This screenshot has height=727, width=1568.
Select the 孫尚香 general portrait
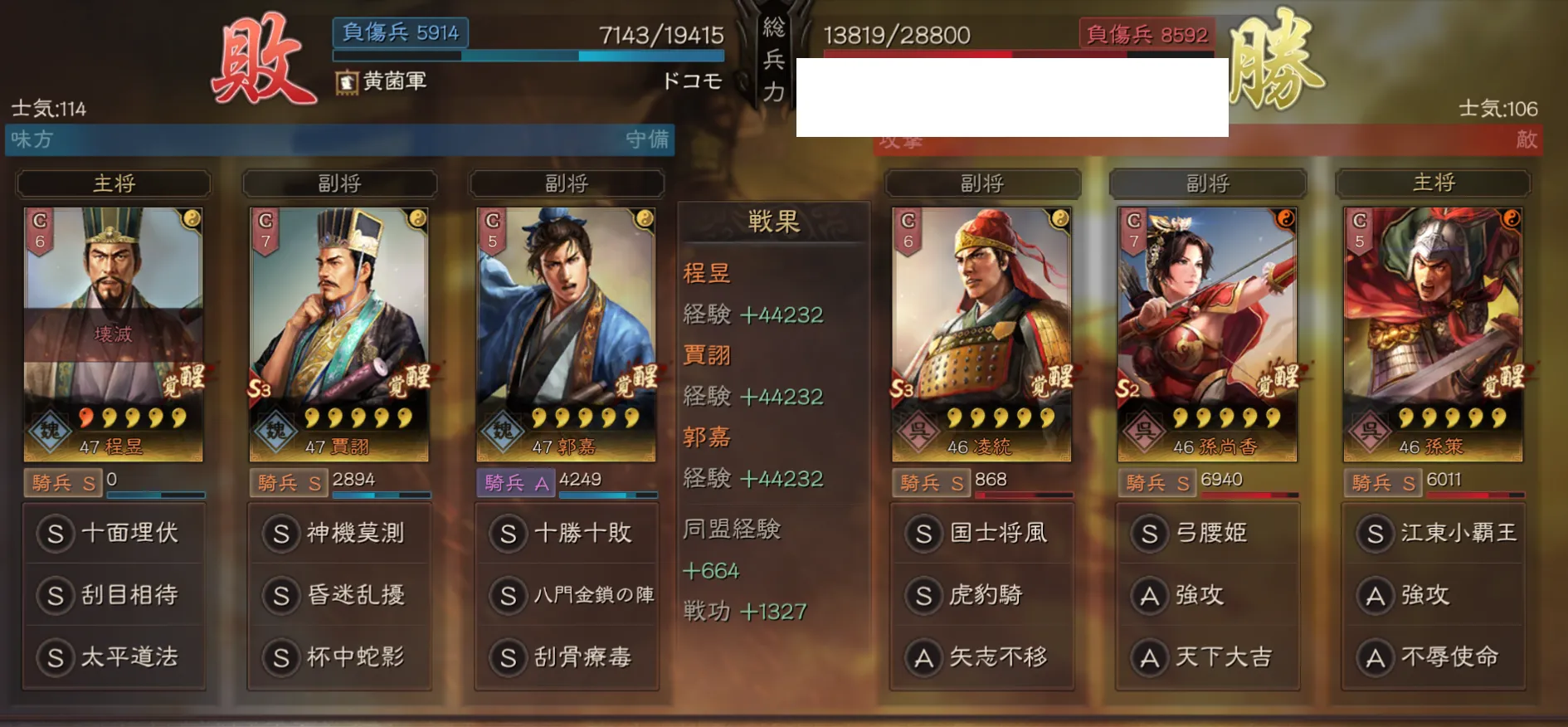pos(1207,334)
